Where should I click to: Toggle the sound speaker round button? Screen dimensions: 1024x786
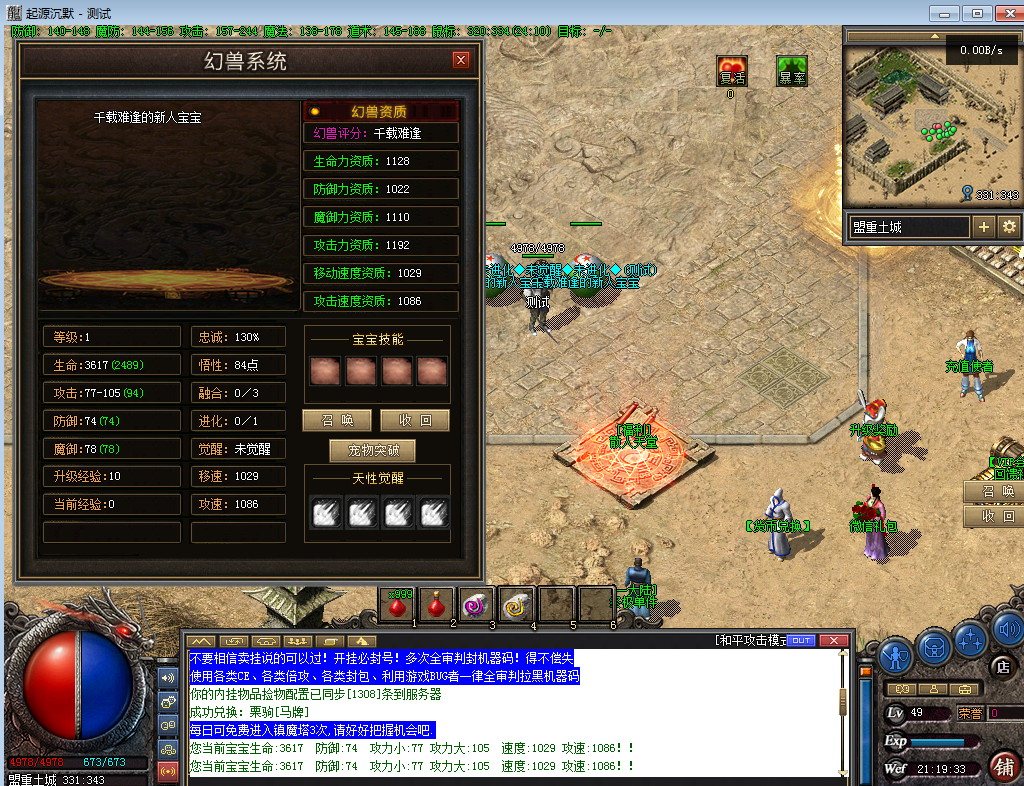1006,629
